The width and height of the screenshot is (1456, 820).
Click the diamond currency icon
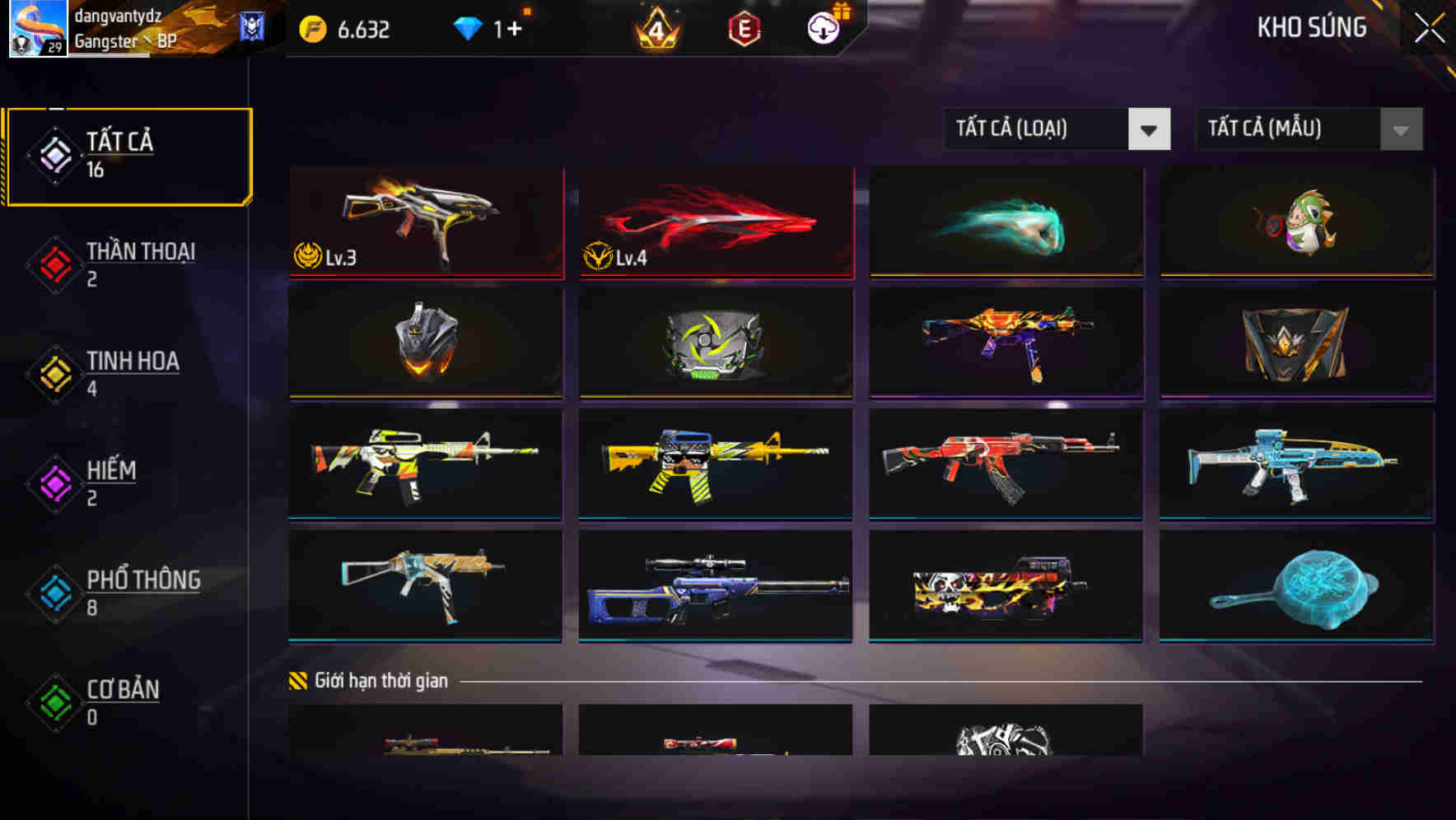468,27
